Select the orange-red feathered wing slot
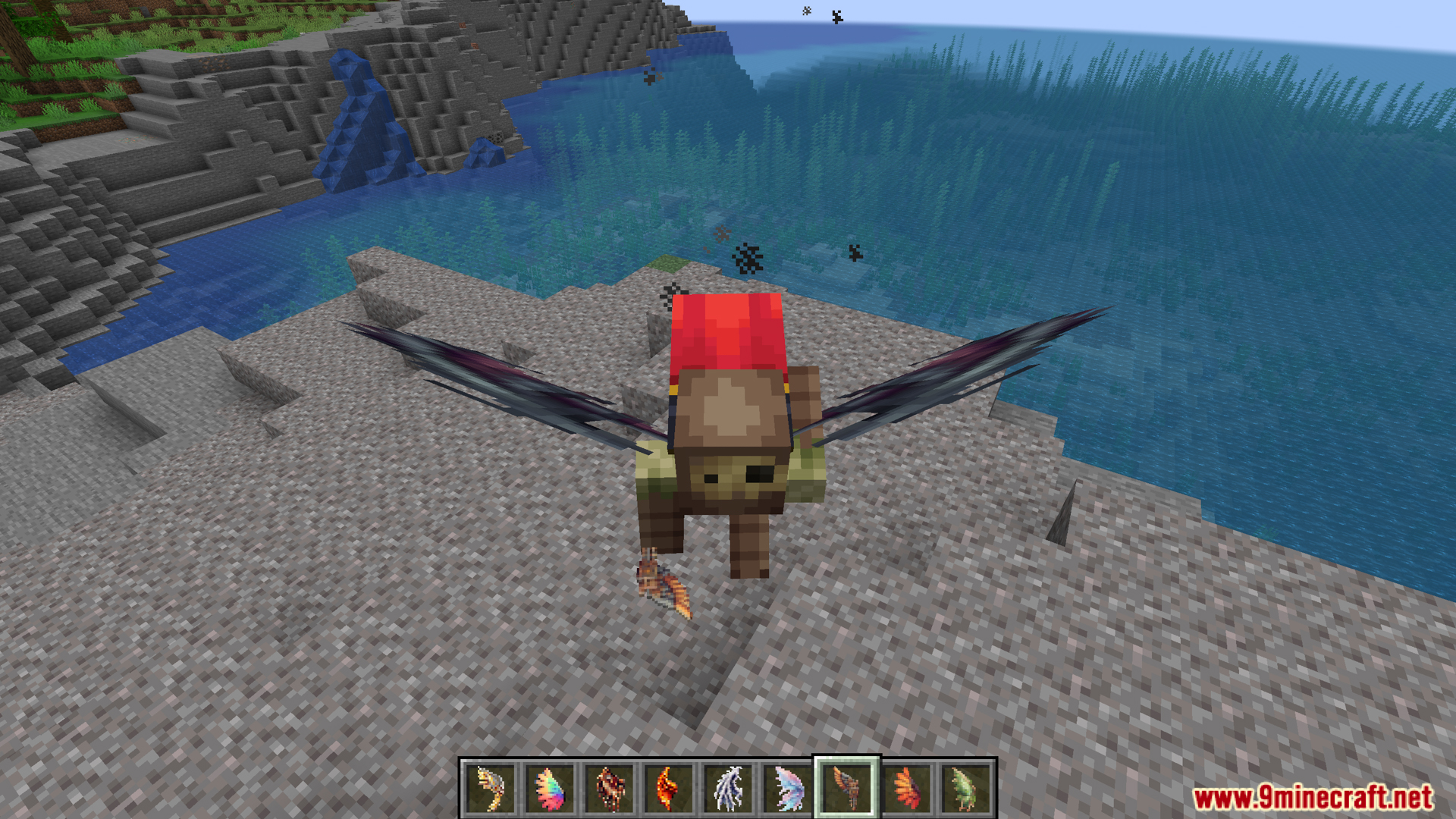Viewport: 1456px width, 819px height. [906, 788]
